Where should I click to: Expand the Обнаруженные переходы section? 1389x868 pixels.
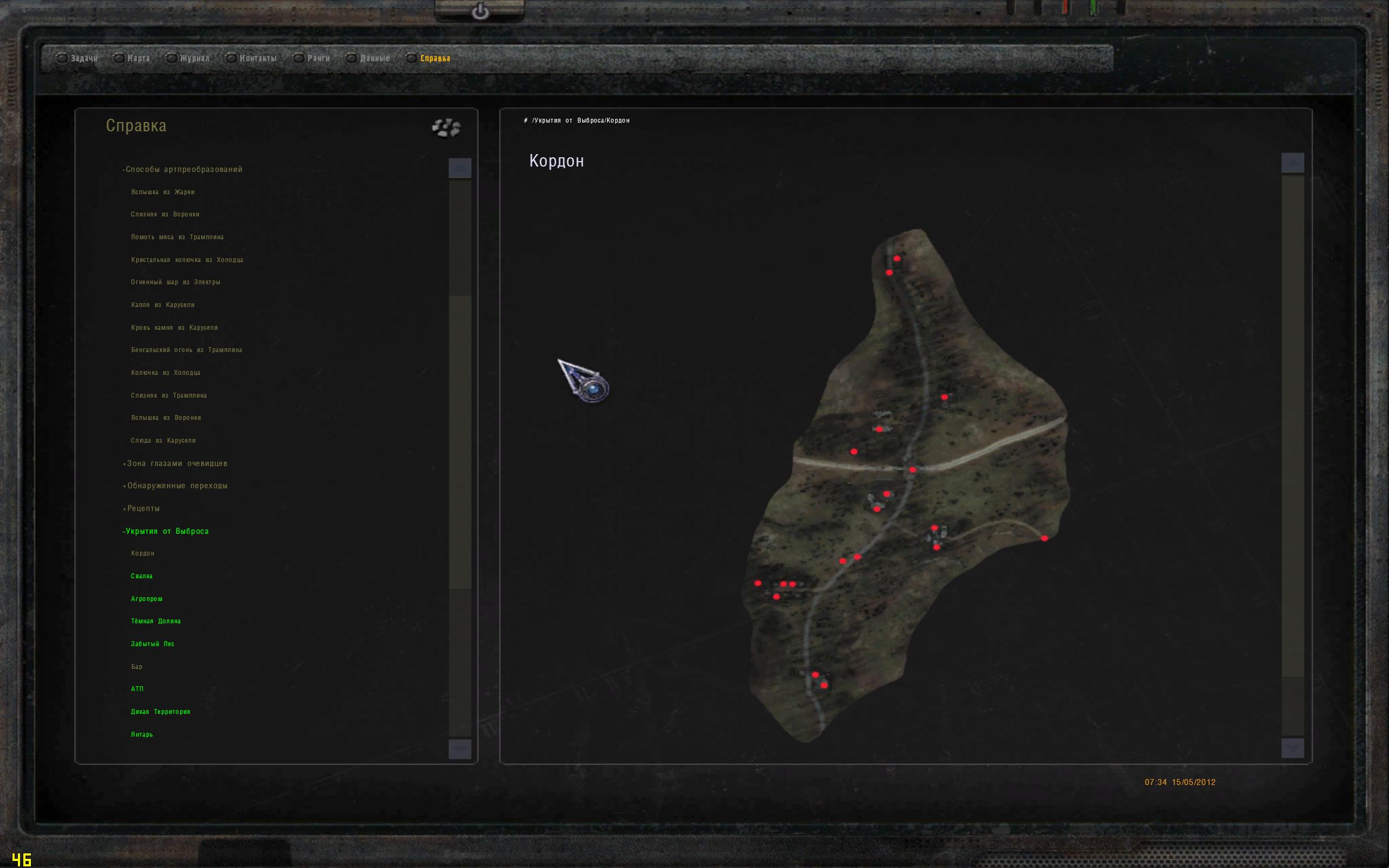pyautogui.click(x=175, y=486)
